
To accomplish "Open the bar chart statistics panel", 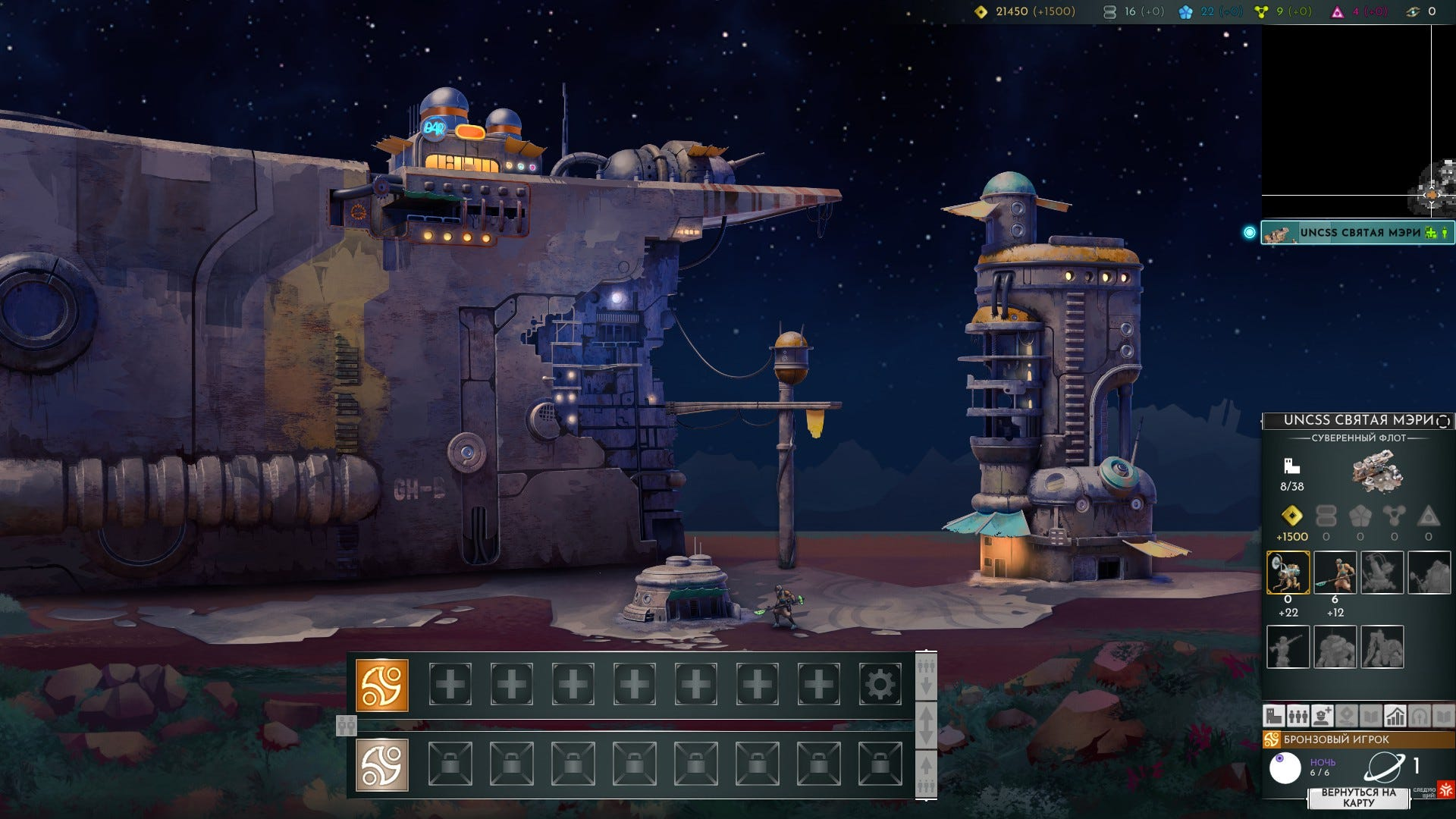I will click(x=1395, y=715).
